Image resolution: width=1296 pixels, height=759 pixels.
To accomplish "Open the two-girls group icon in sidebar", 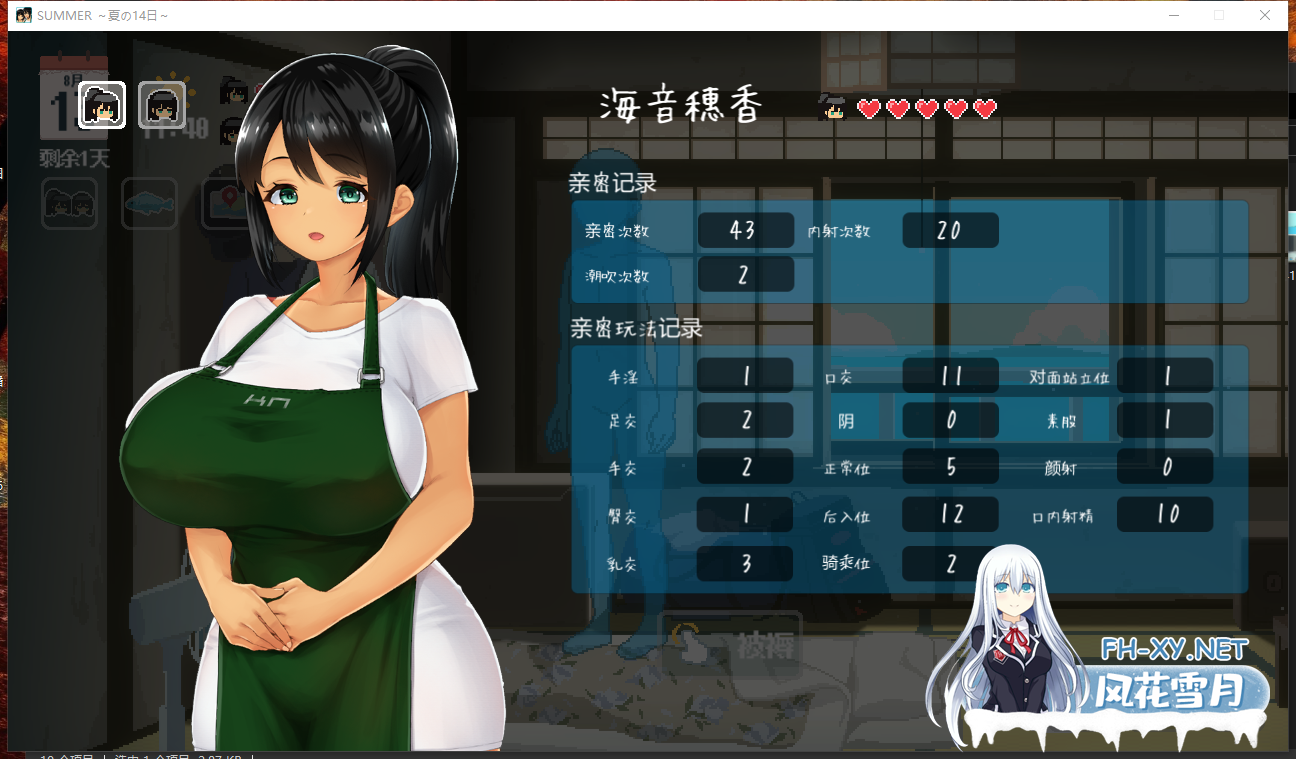I will [x=69, y=203].
